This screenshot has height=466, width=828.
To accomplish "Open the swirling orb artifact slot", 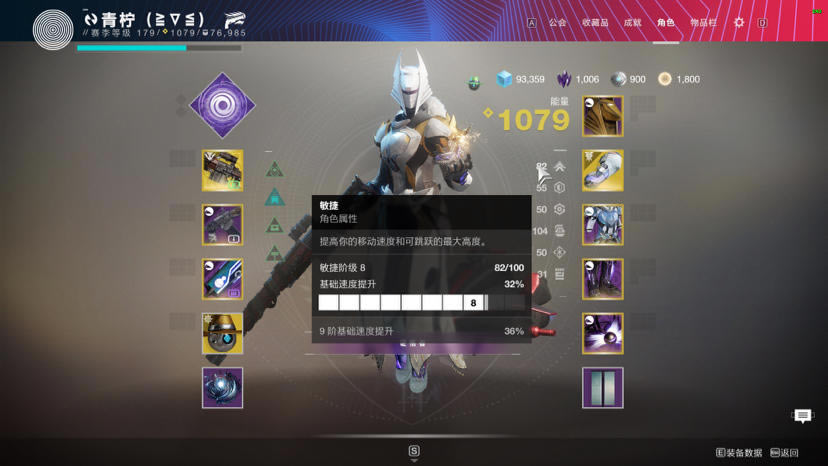I will pos(222,388).
